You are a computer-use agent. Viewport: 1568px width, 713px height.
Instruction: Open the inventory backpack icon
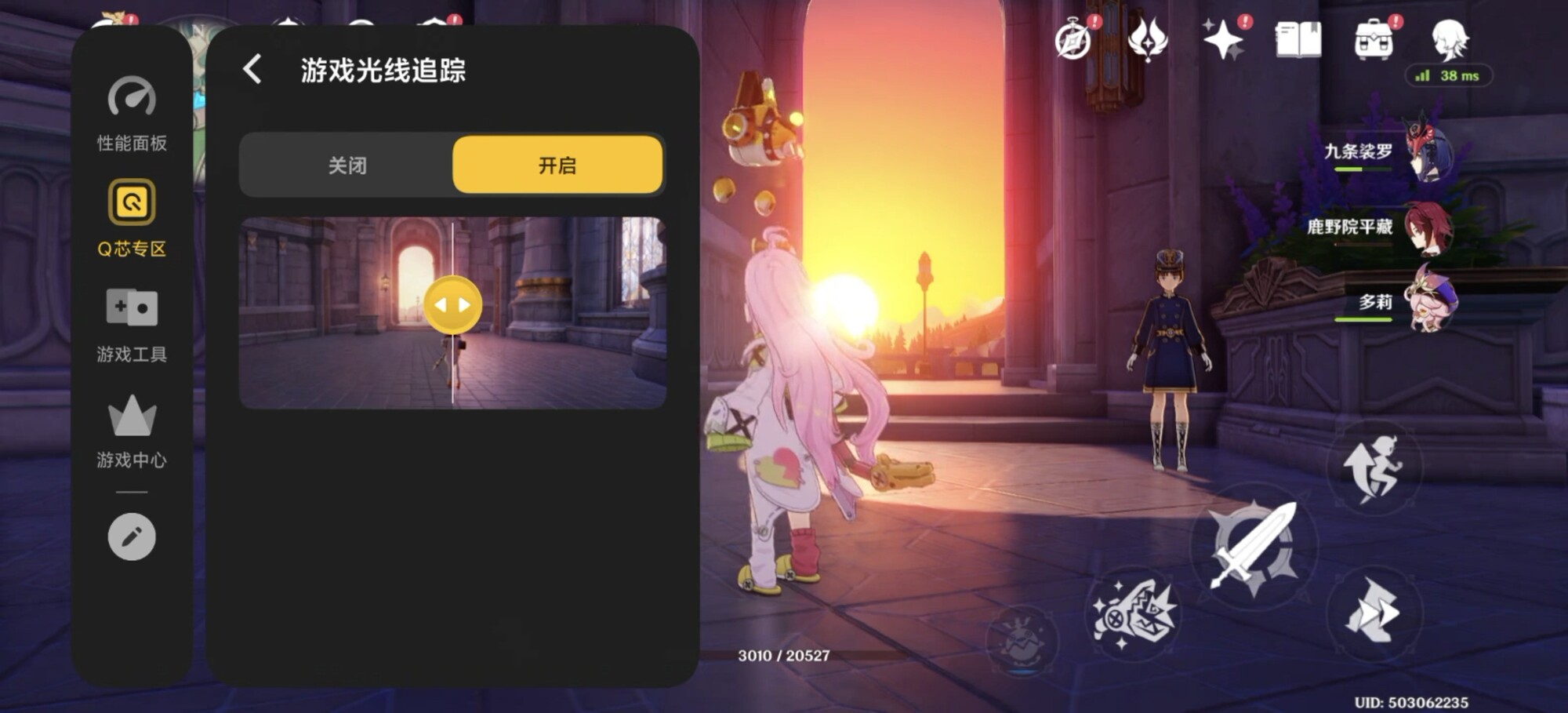1374,41
